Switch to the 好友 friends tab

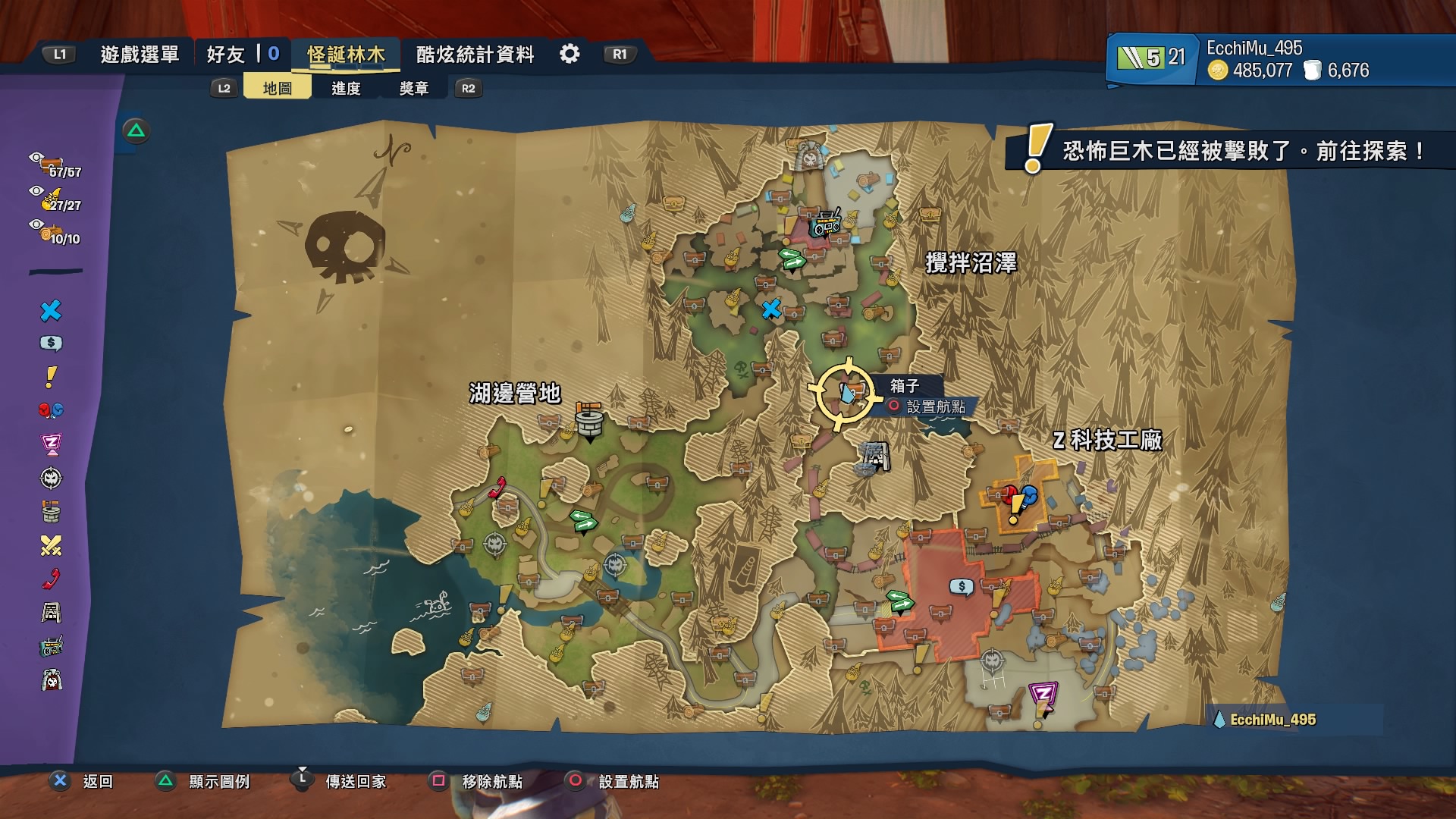(225, 55)
